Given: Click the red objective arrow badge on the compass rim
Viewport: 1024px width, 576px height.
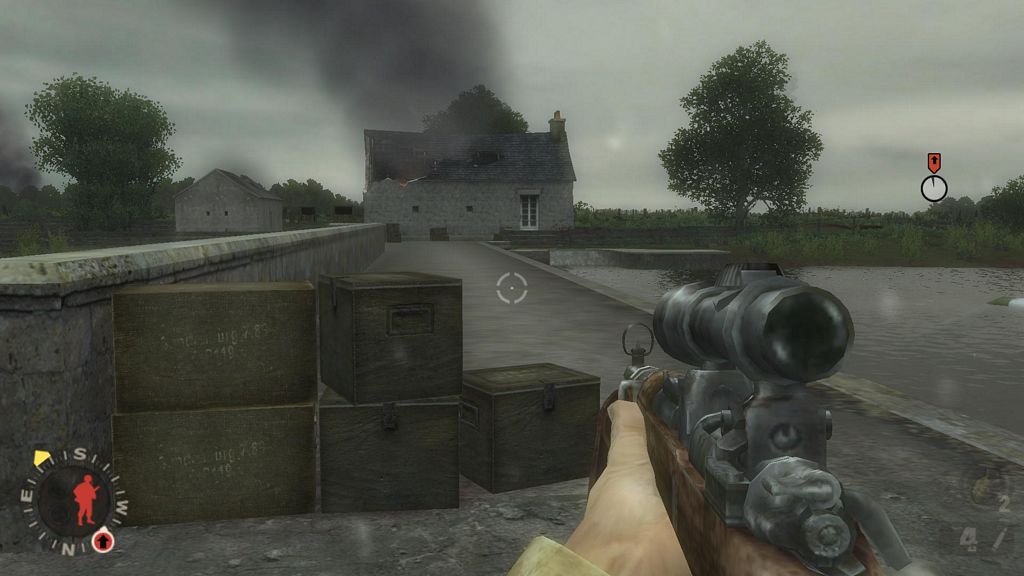Looking at the screenshot, I should pyautogui.click(x=102, y=541).
